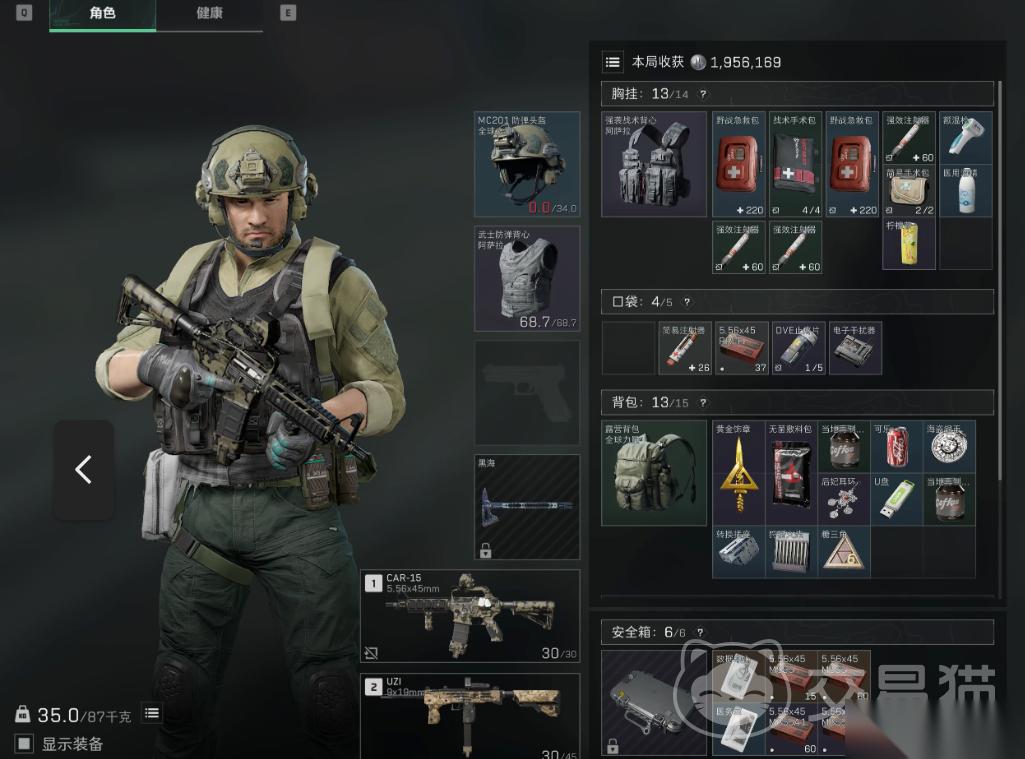Click the left arrow beside the character

pos(83,469)
